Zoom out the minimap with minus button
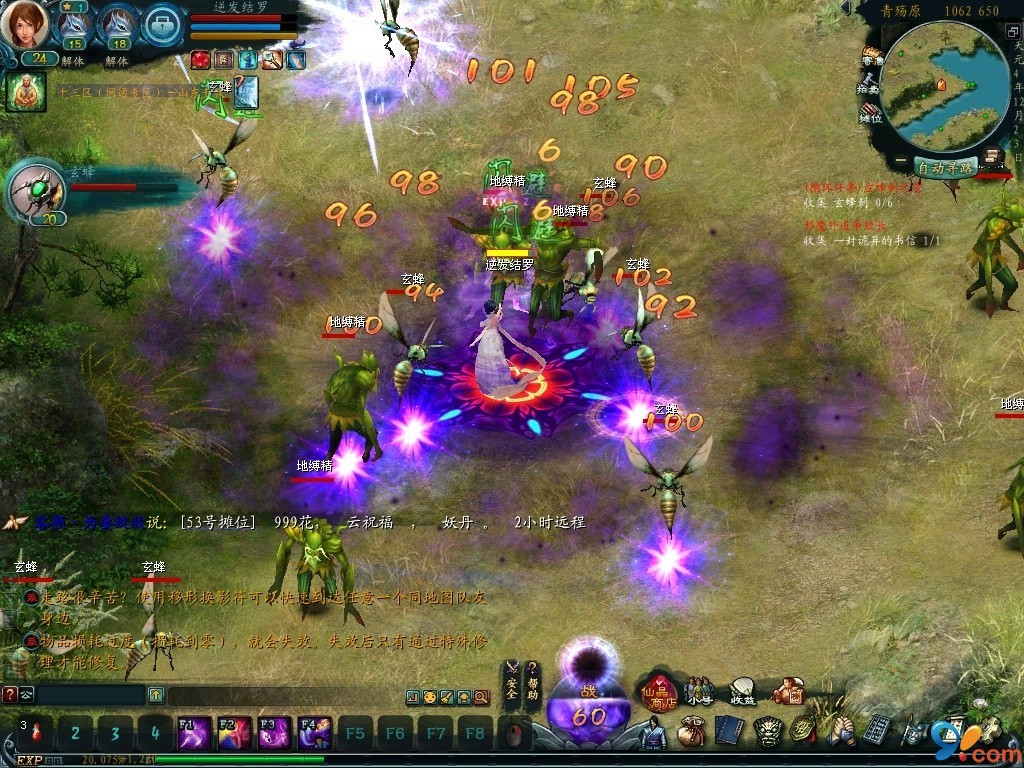The width and height of the screenshot is (1024, 768). tap(901, 161)
